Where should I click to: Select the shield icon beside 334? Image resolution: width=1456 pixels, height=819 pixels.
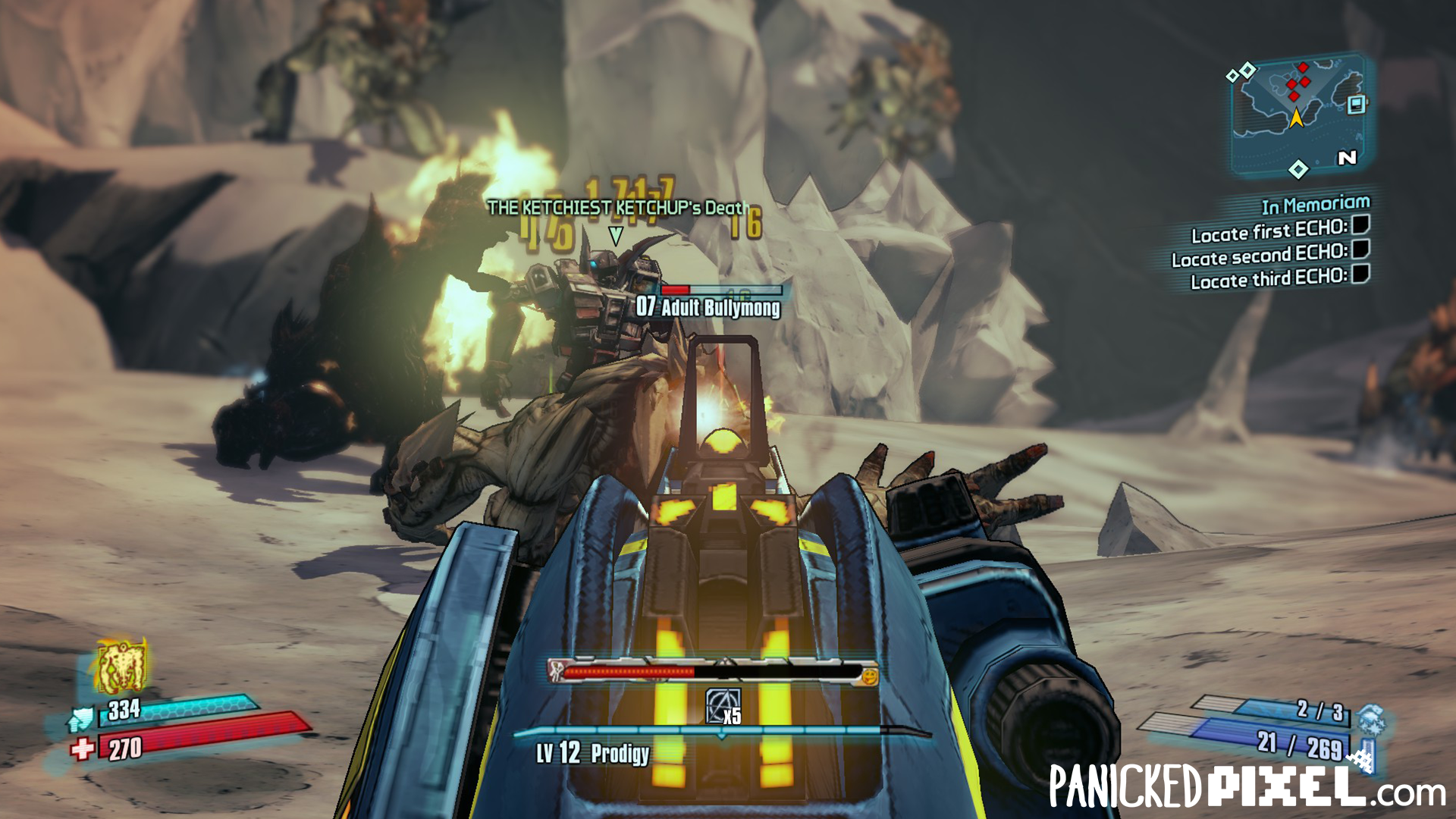(x=81, y=717)
